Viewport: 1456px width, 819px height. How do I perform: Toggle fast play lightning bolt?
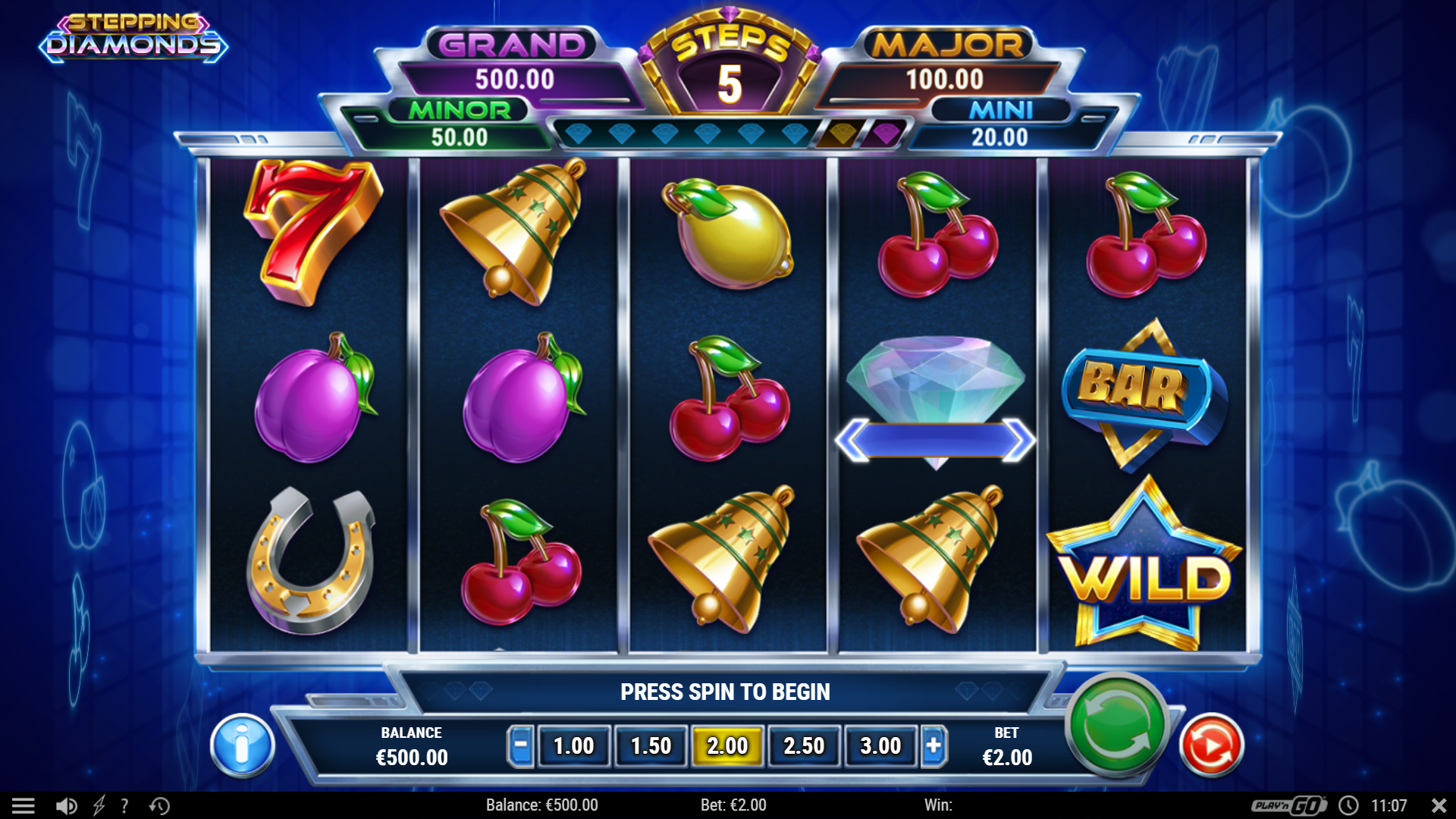point(99,805)
